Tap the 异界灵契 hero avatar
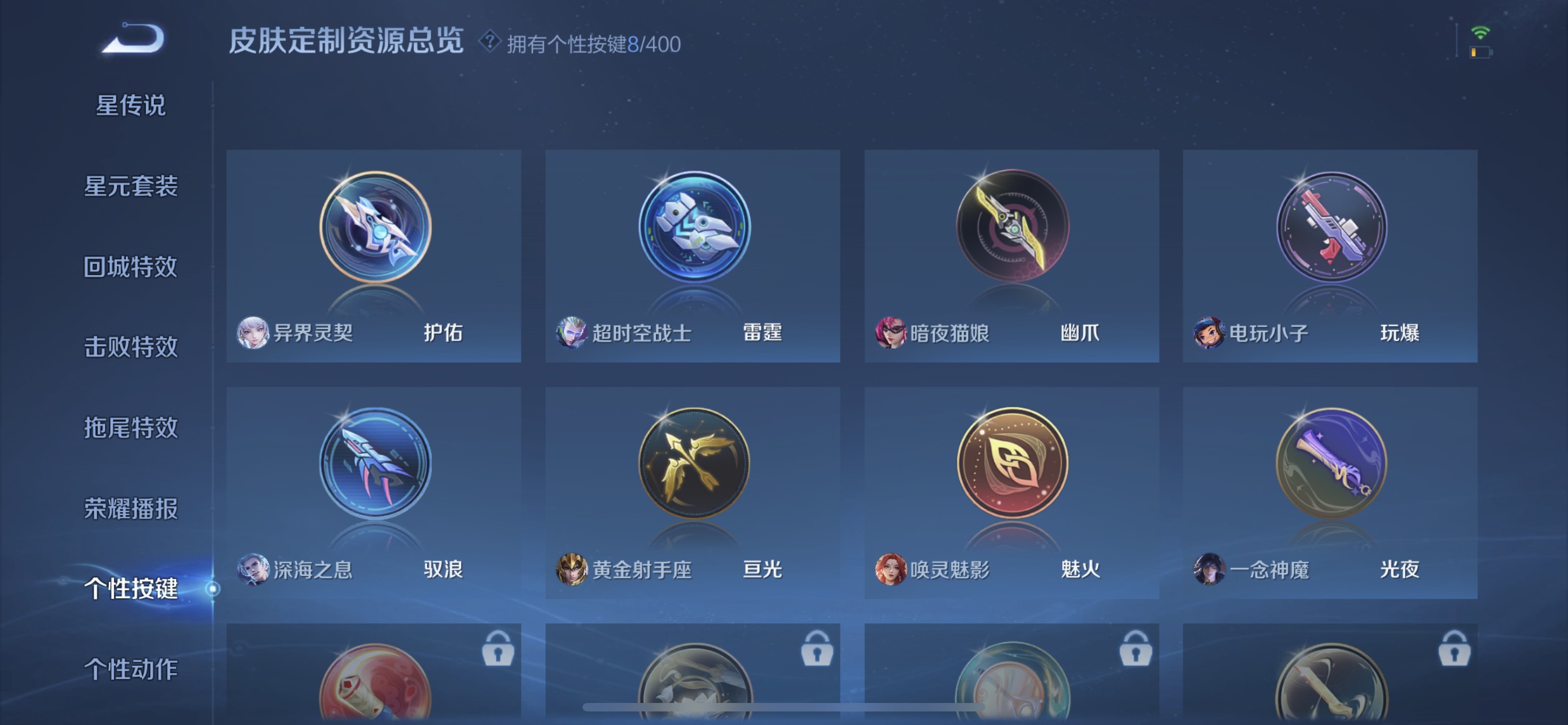Image resolution: width=1568 pixels, height=725 pixels. (255, 333)
